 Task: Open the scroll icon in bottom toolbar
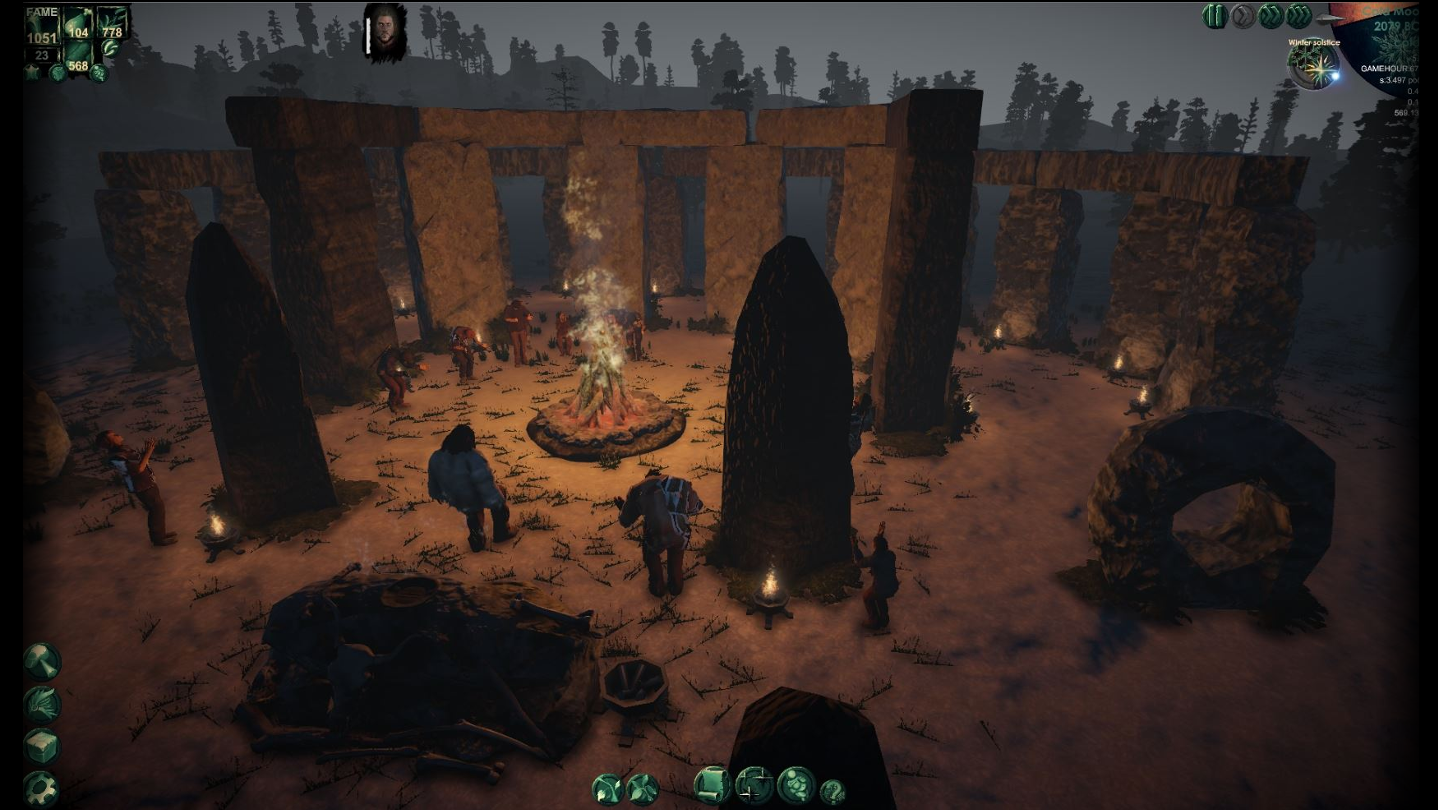click(x=712, y=786)
